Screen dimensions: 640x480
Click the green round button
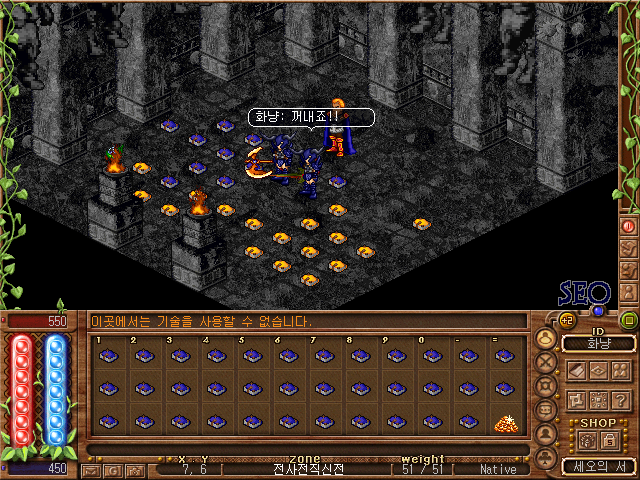(x=628, y=321)
